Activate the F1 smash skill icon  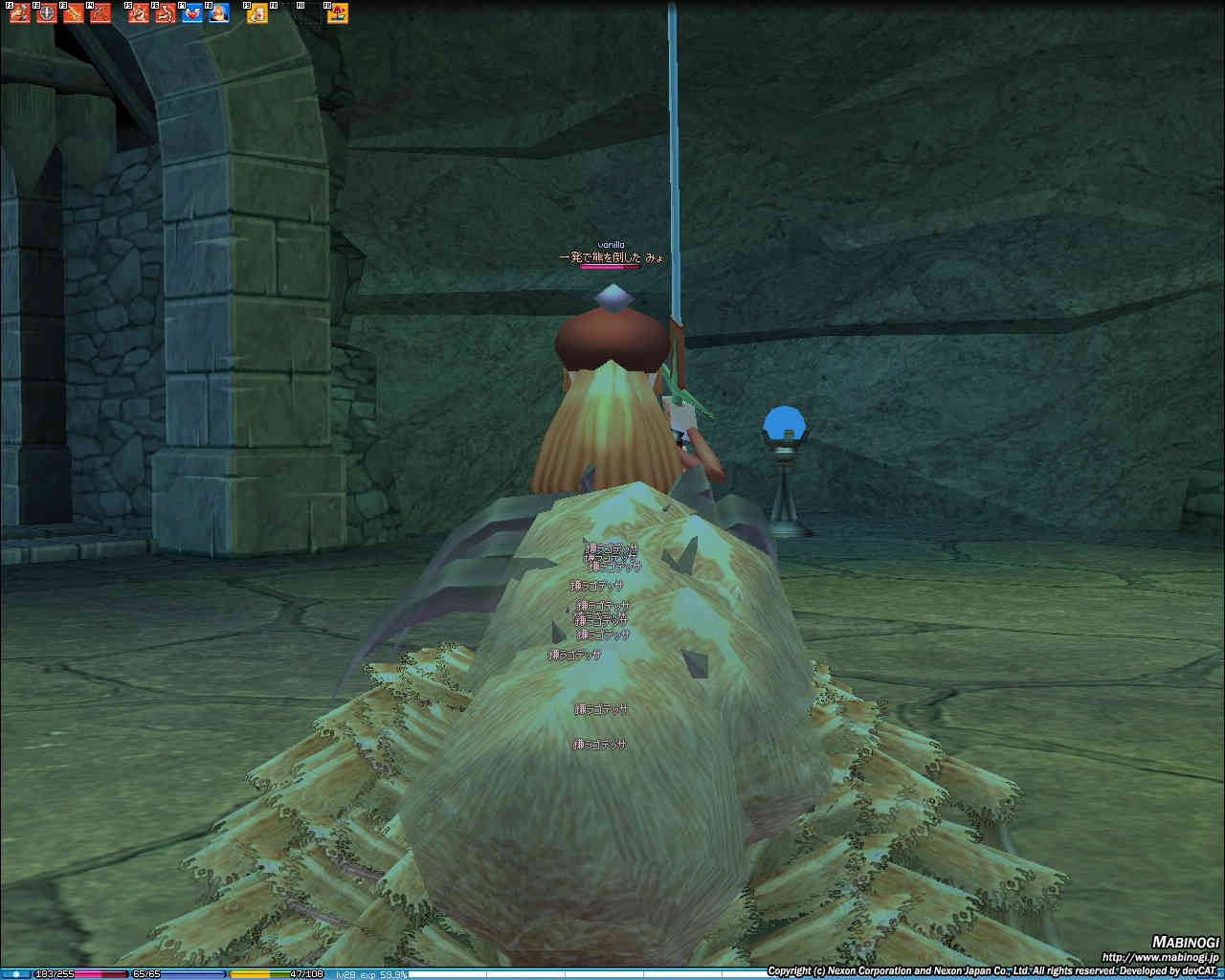[19, 13]
